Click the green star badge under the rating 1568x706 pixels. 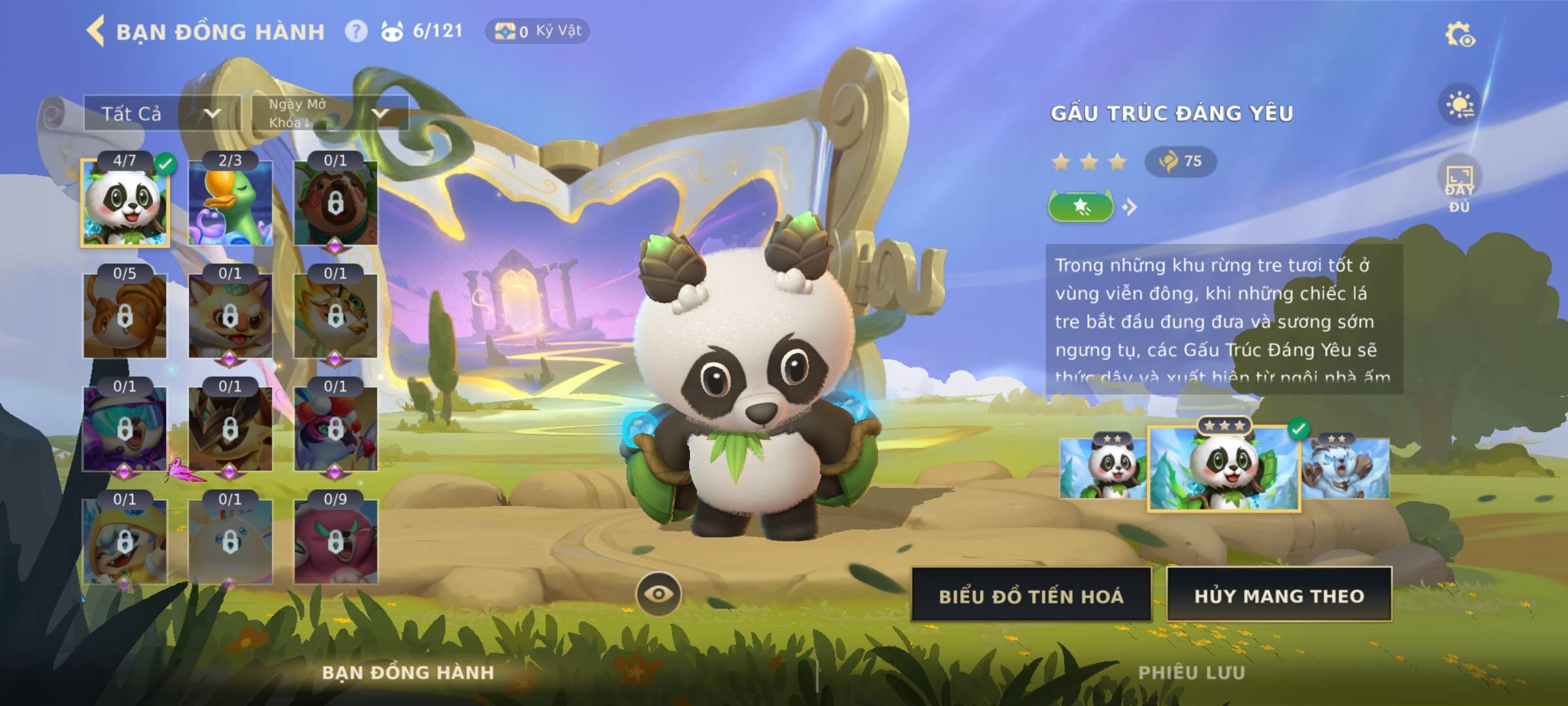[1081, 207]
